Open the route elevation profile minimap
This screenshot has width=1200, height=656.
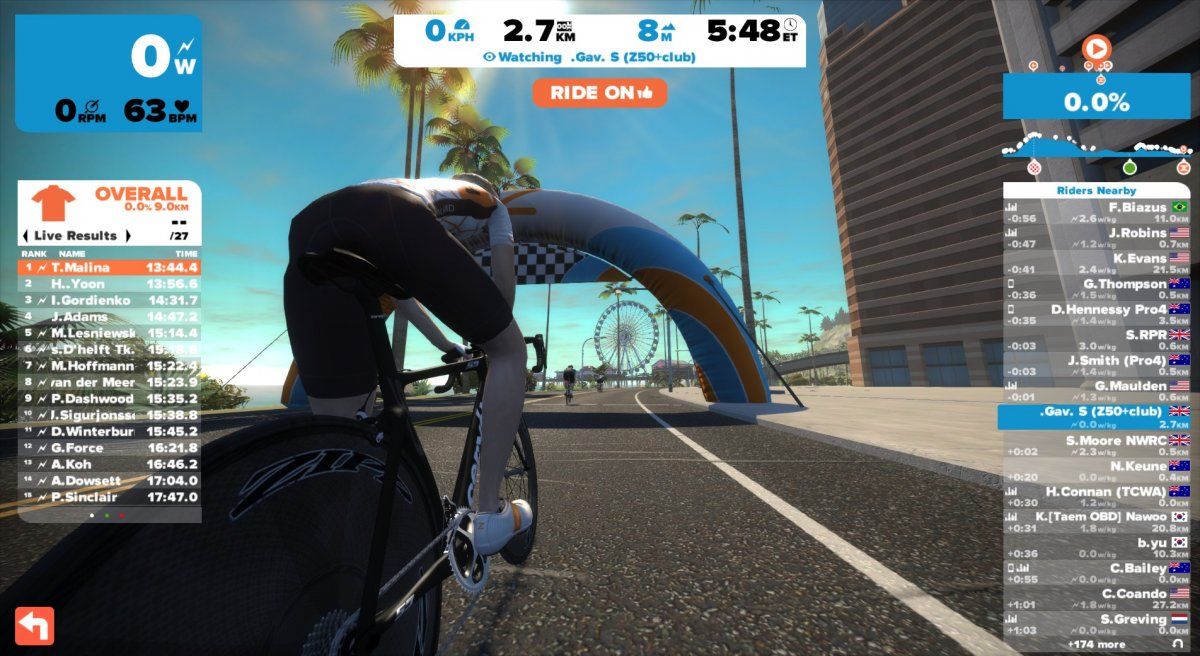[x=1096, y=147]
